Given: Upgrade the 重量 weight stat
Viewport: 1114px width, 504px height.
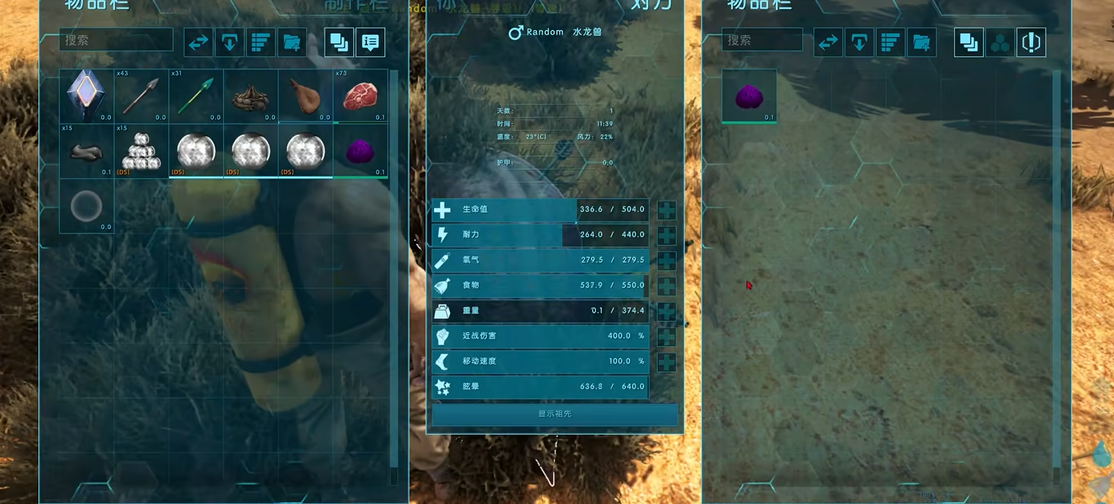Looking at the screenshot, I should coord(666,311).
